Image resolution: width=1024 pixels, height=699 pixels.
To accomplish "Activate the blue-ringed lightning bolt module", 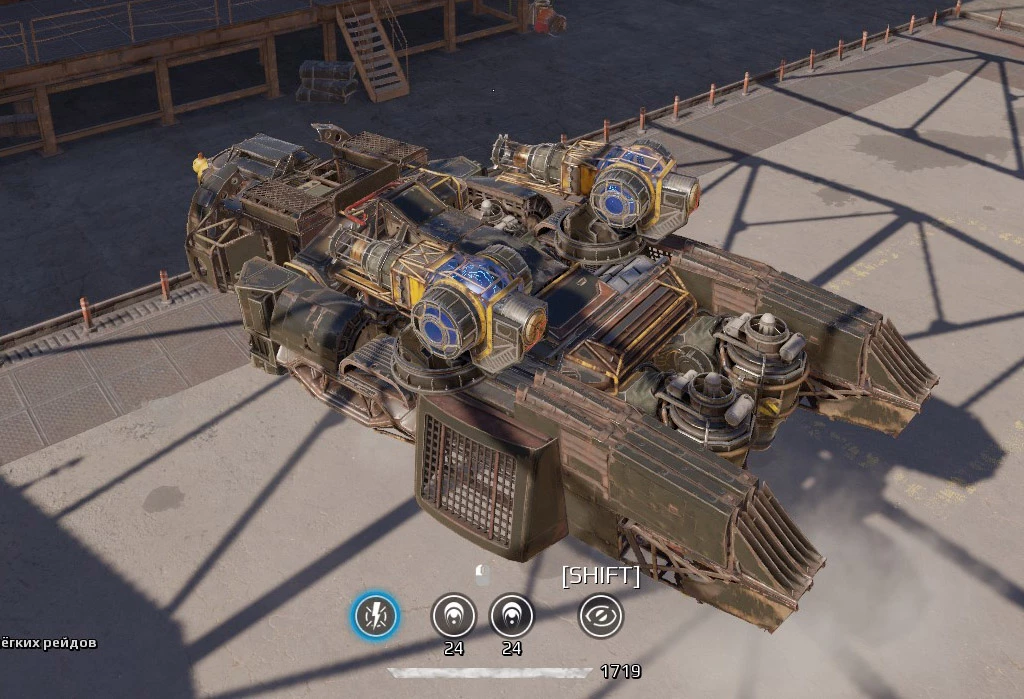I will click(375, 616).
